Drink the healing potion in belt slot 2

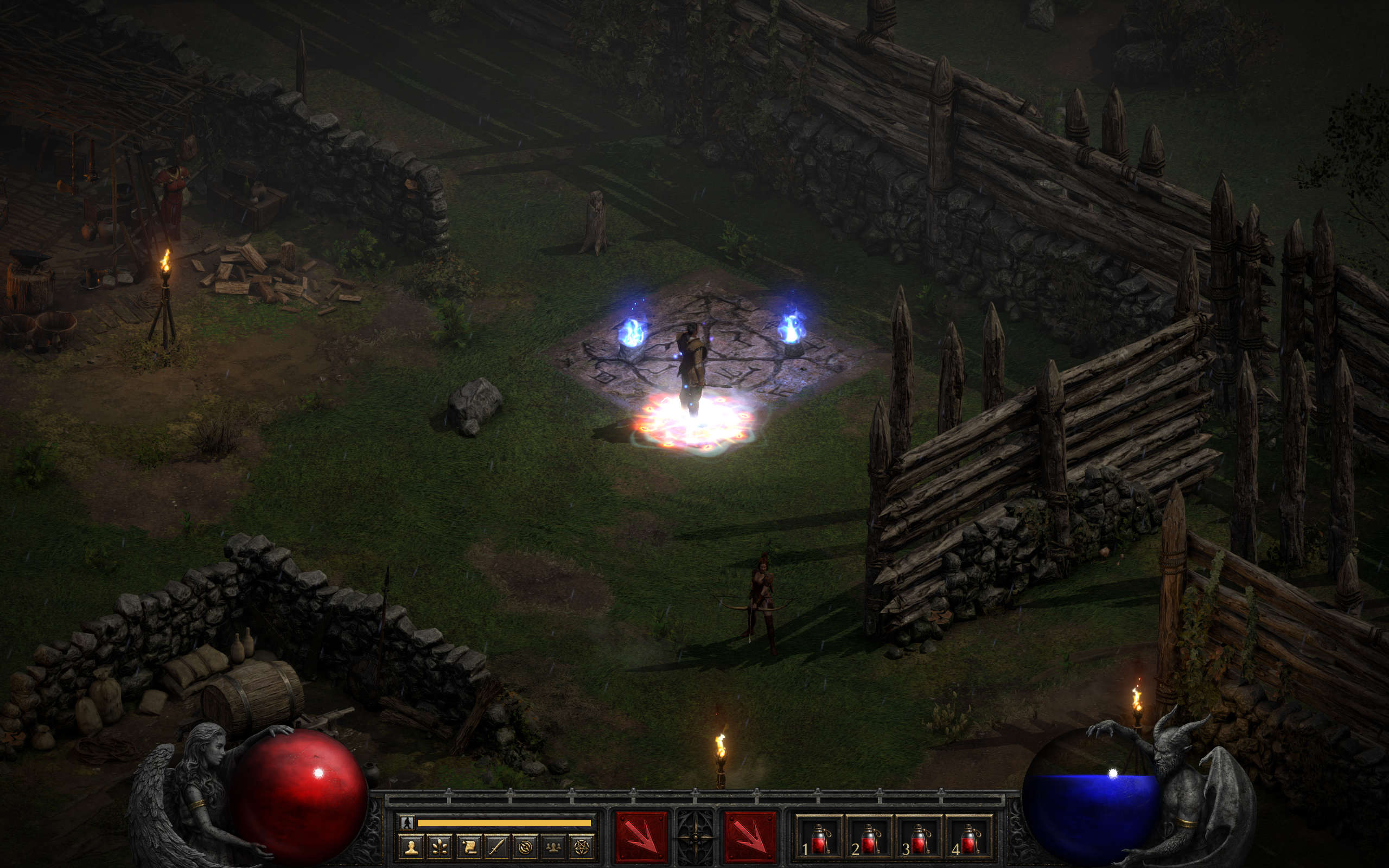click(869, 839)
